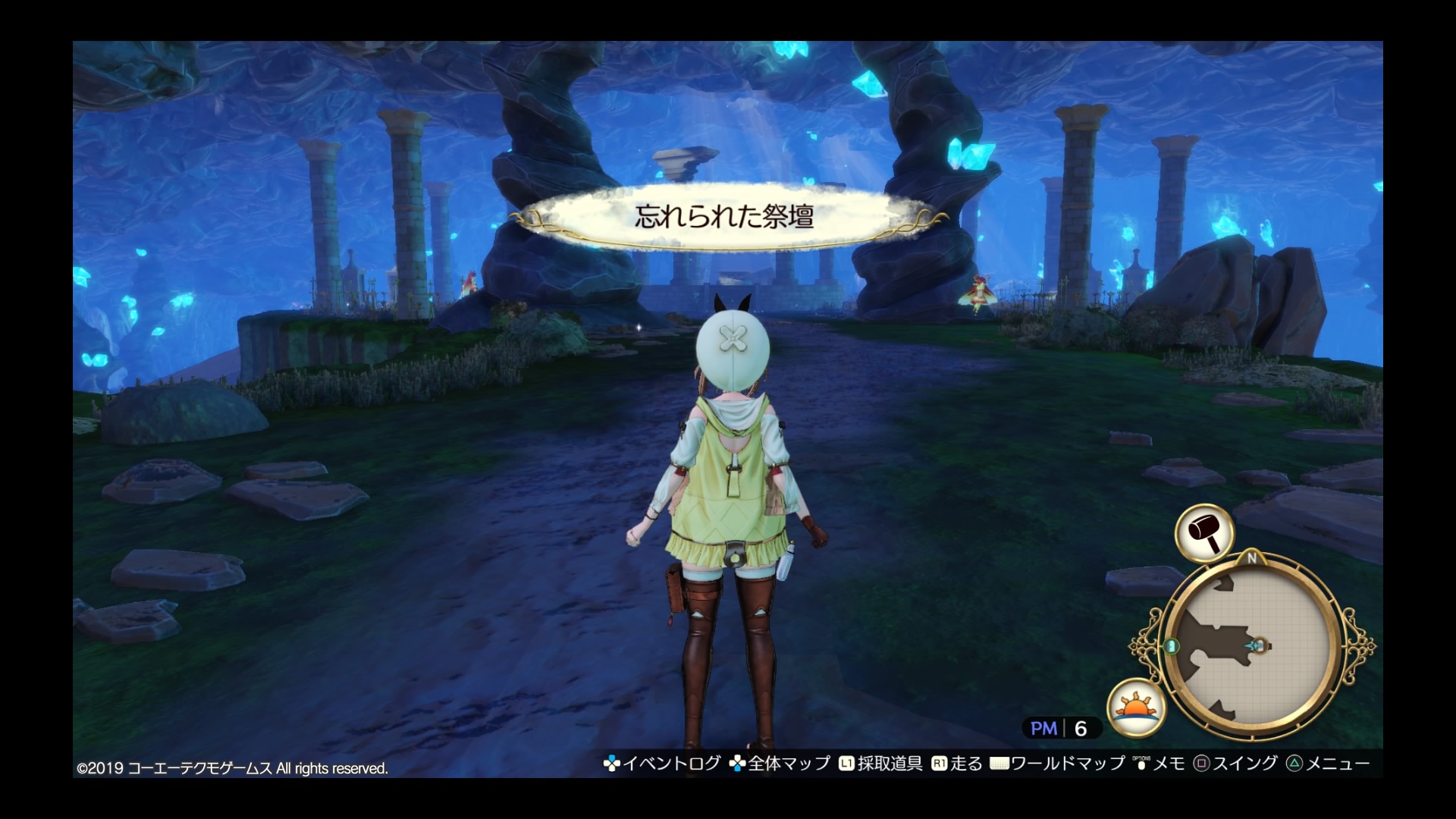Image resolution: width=1456 pixels, height=819 pixels.
Task: Click the sunset time-of-day icon
Action: point(1136,708)
